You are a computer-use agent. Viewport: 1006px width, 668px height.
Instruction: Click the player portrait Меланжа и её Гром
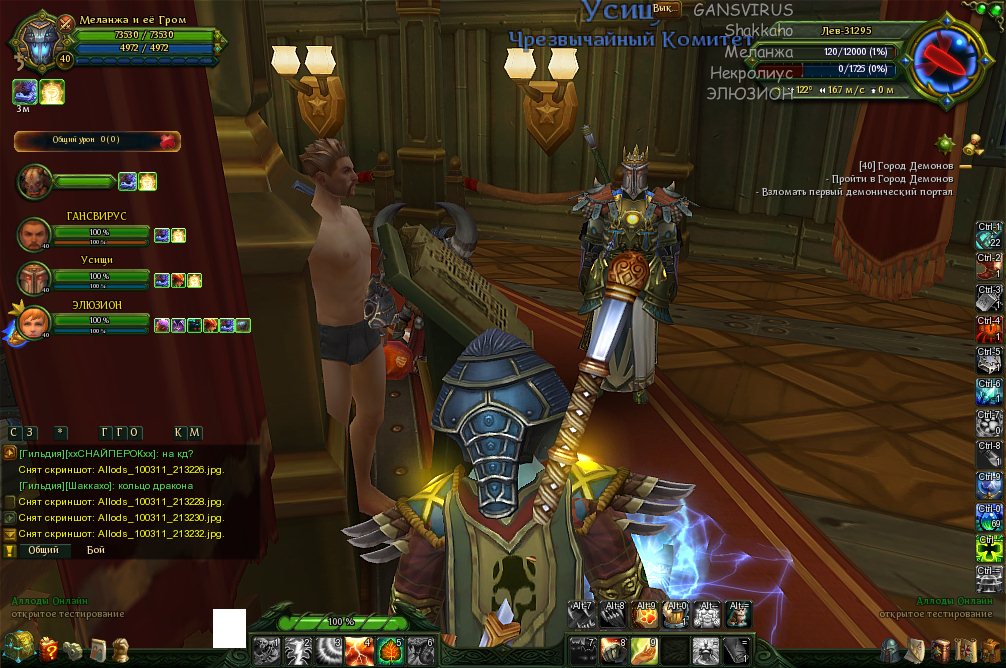click(38, 42)
